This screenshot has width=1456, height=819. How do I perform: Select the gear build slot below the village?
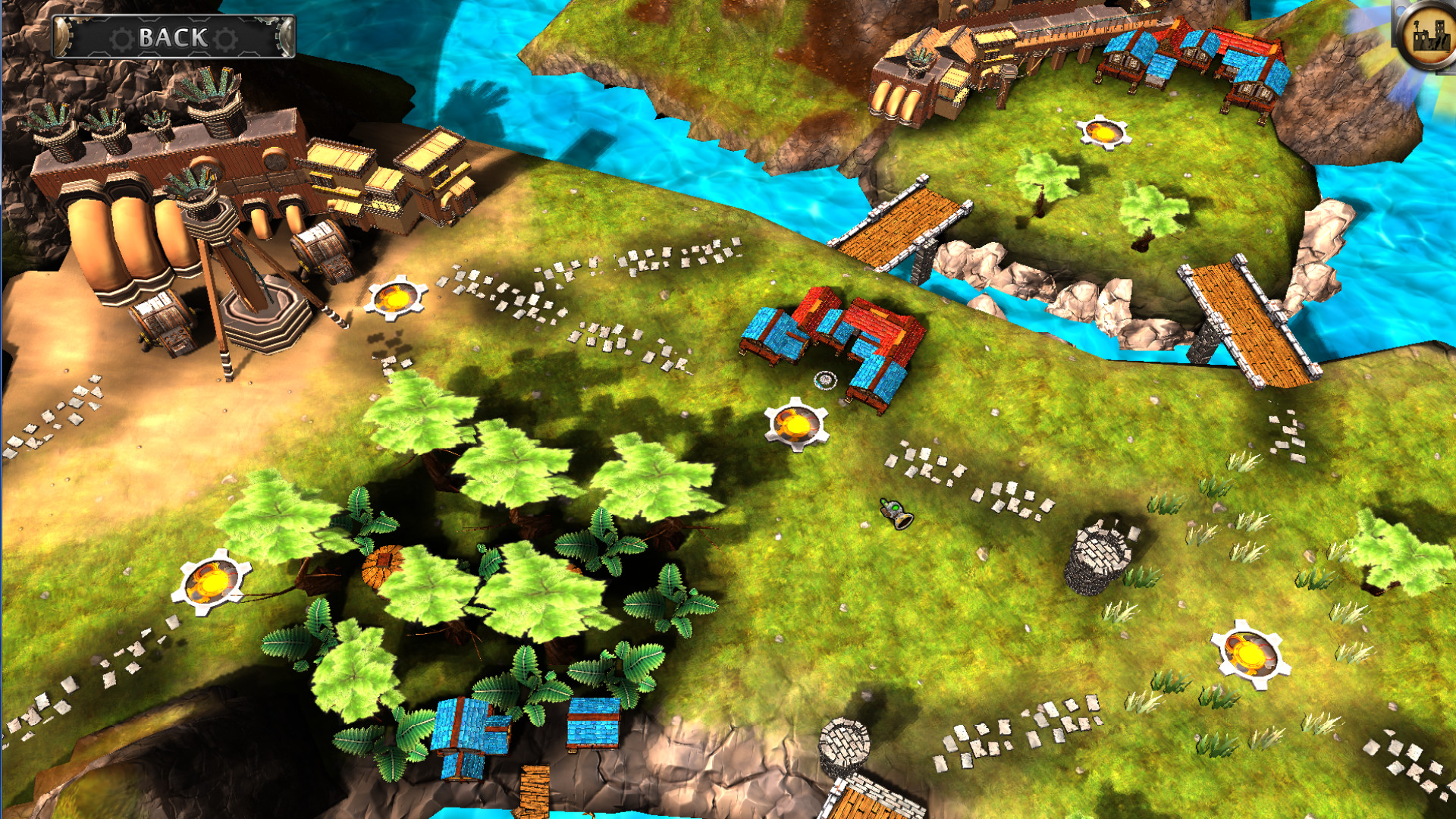tap(798, 424)
